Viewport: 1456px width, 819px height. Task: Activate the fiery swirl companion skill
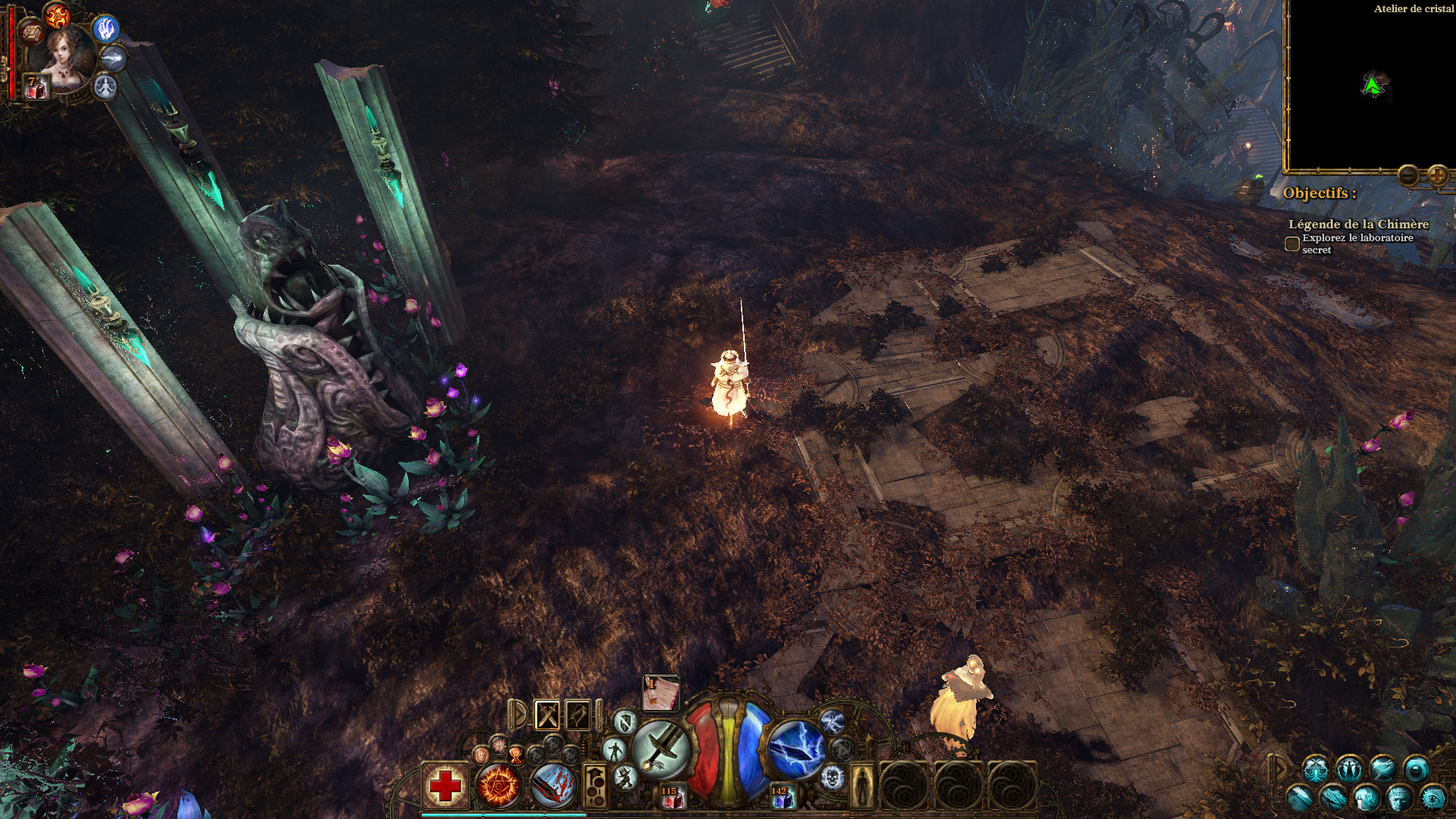point(57,15)
